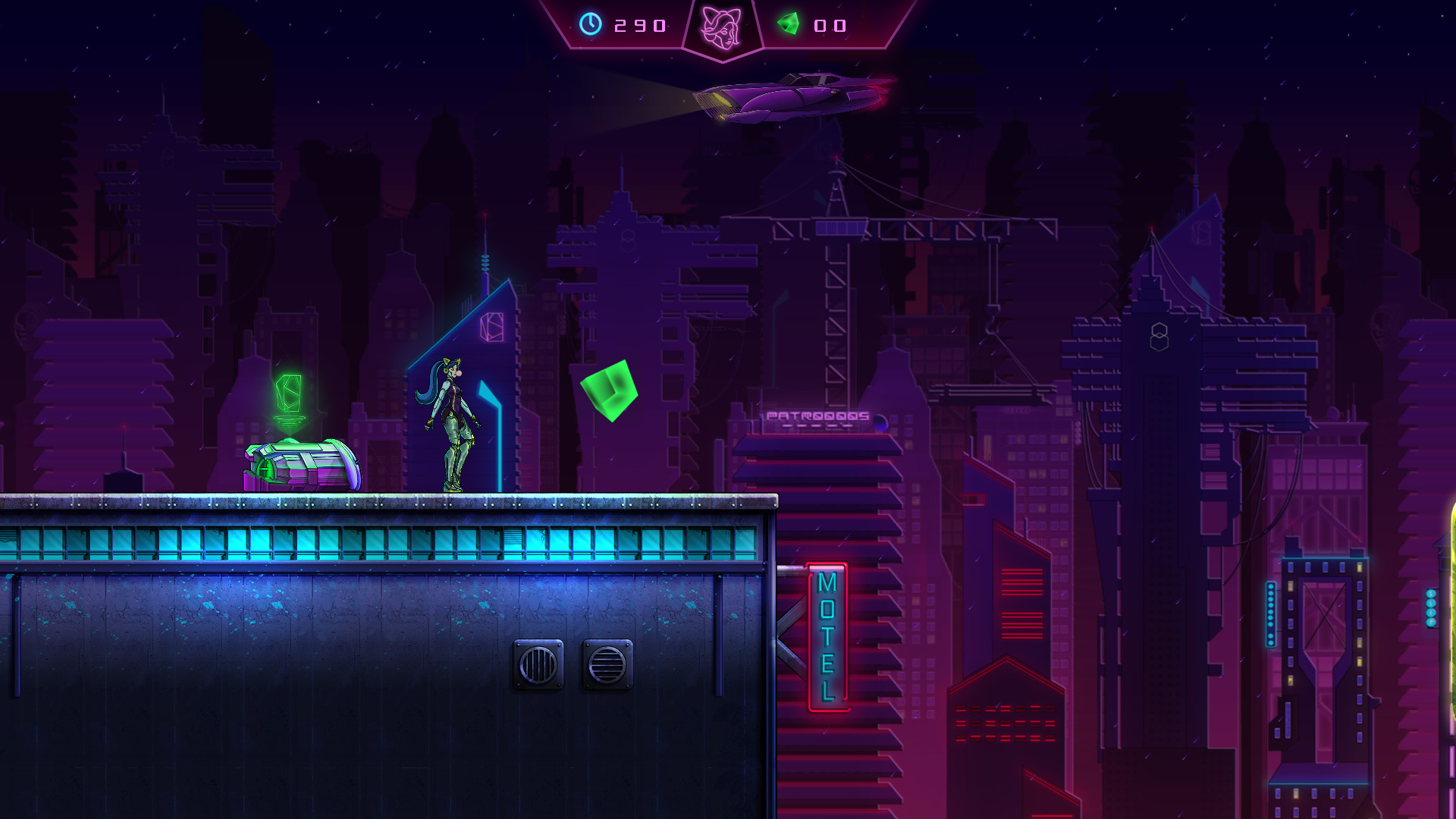Screen dimensions: 1456x819
Task: Click the red antenna light atop the crane
Action: click(x=836, y=157)
